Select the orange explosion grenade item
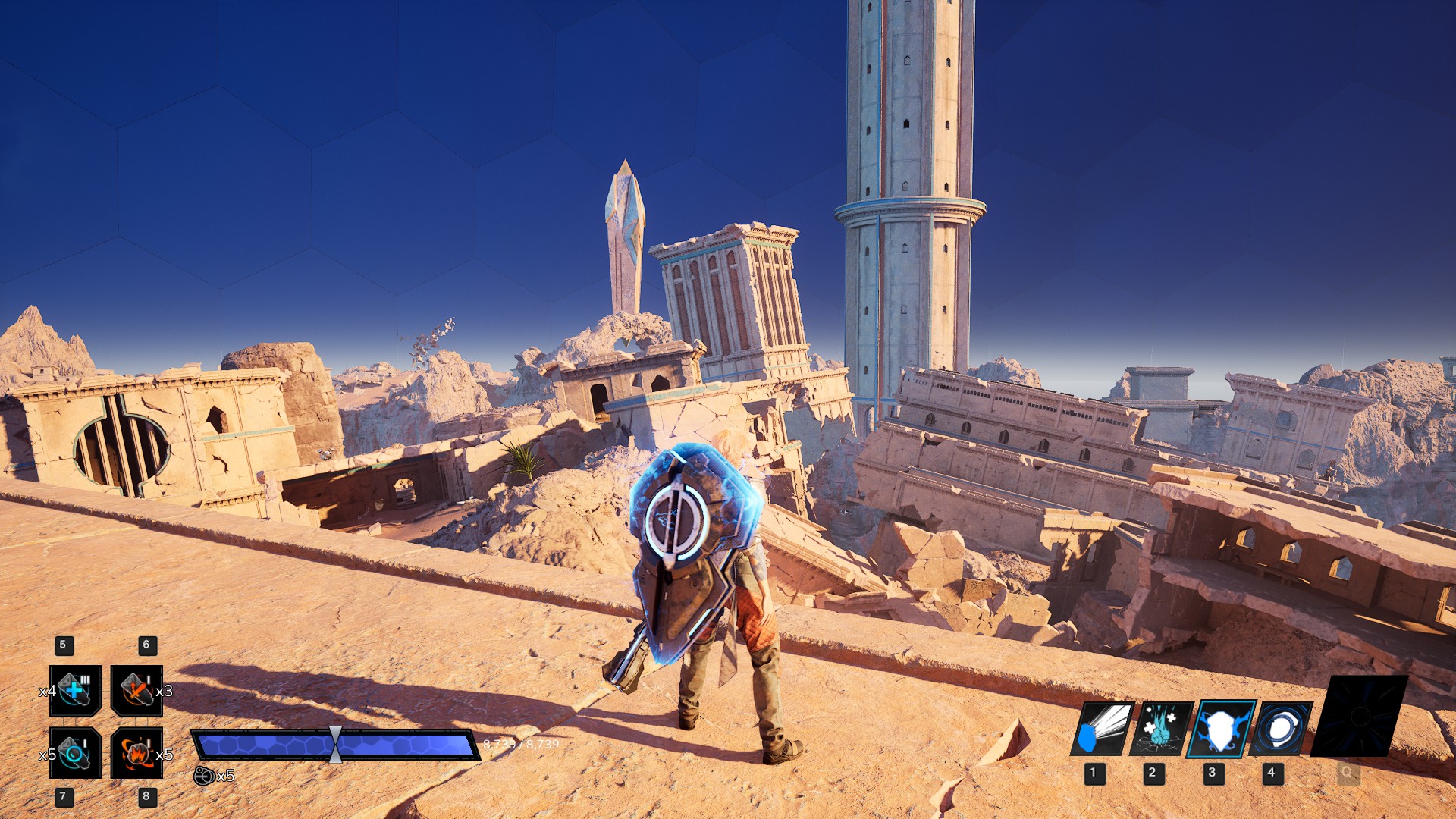This screenshot has height=819, width=1456. (x=136, y=752)
